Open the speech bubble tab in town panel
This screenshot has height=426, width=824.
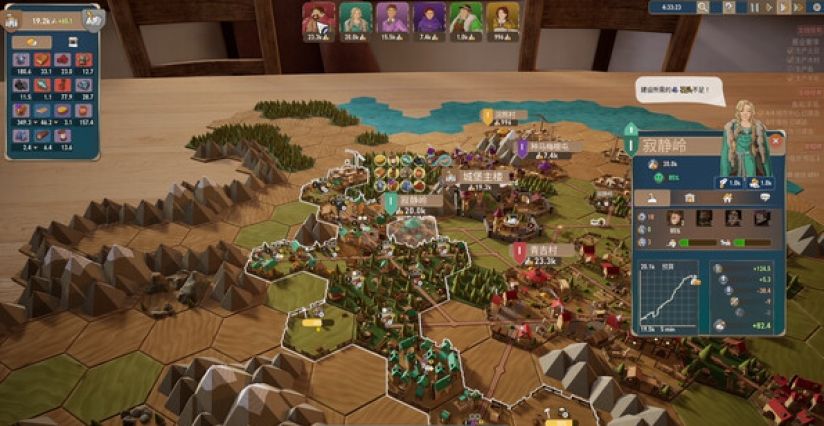click(x=764, y=198)
